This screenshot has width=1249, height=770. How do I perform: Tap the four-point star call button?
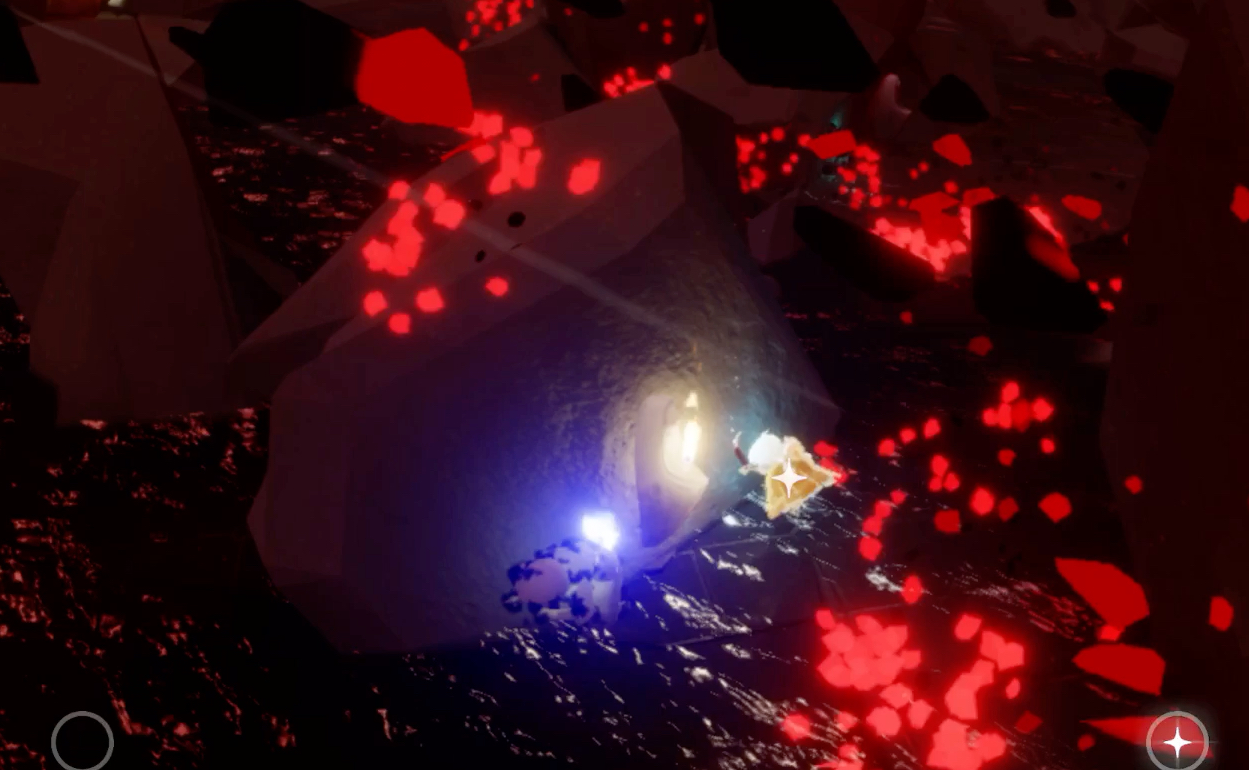click(x=1177, y=742)
